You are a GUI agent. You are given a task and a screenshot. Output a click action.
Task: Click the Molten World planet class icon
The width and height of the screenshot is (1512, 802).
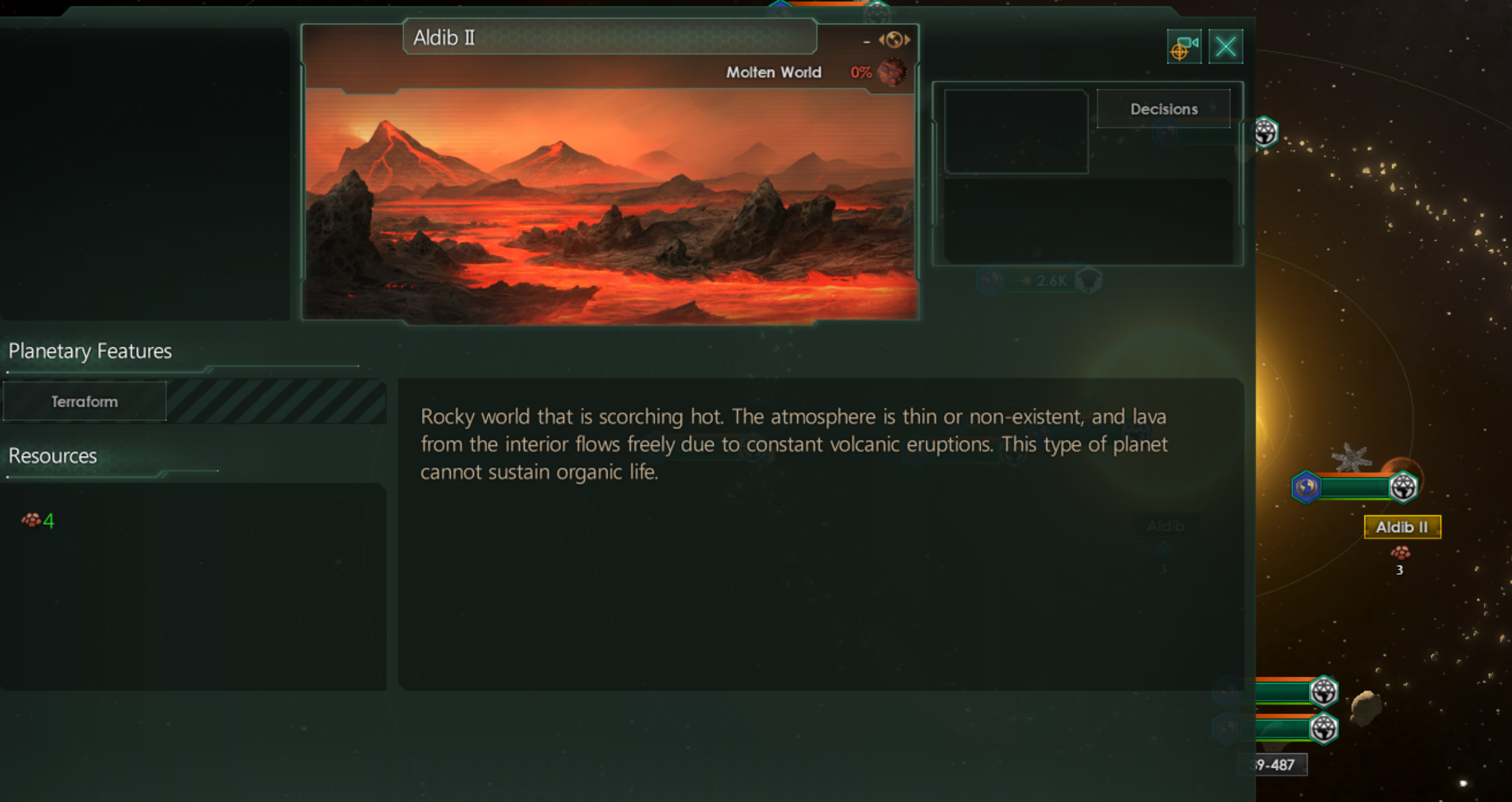893,72
